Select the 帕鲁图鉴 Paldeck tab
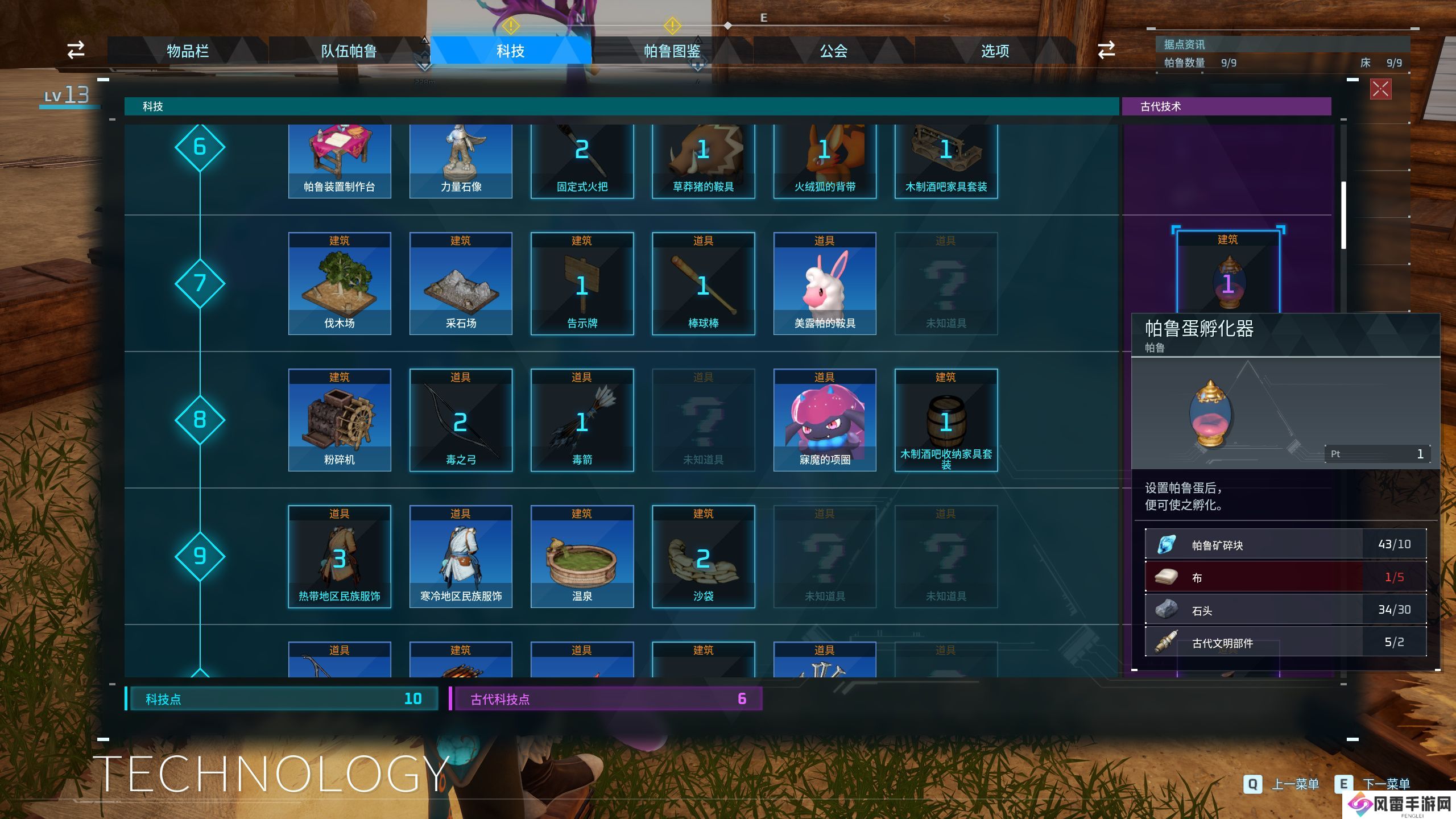Screen dimensions: 1456x819 click(x=672, y=51)
